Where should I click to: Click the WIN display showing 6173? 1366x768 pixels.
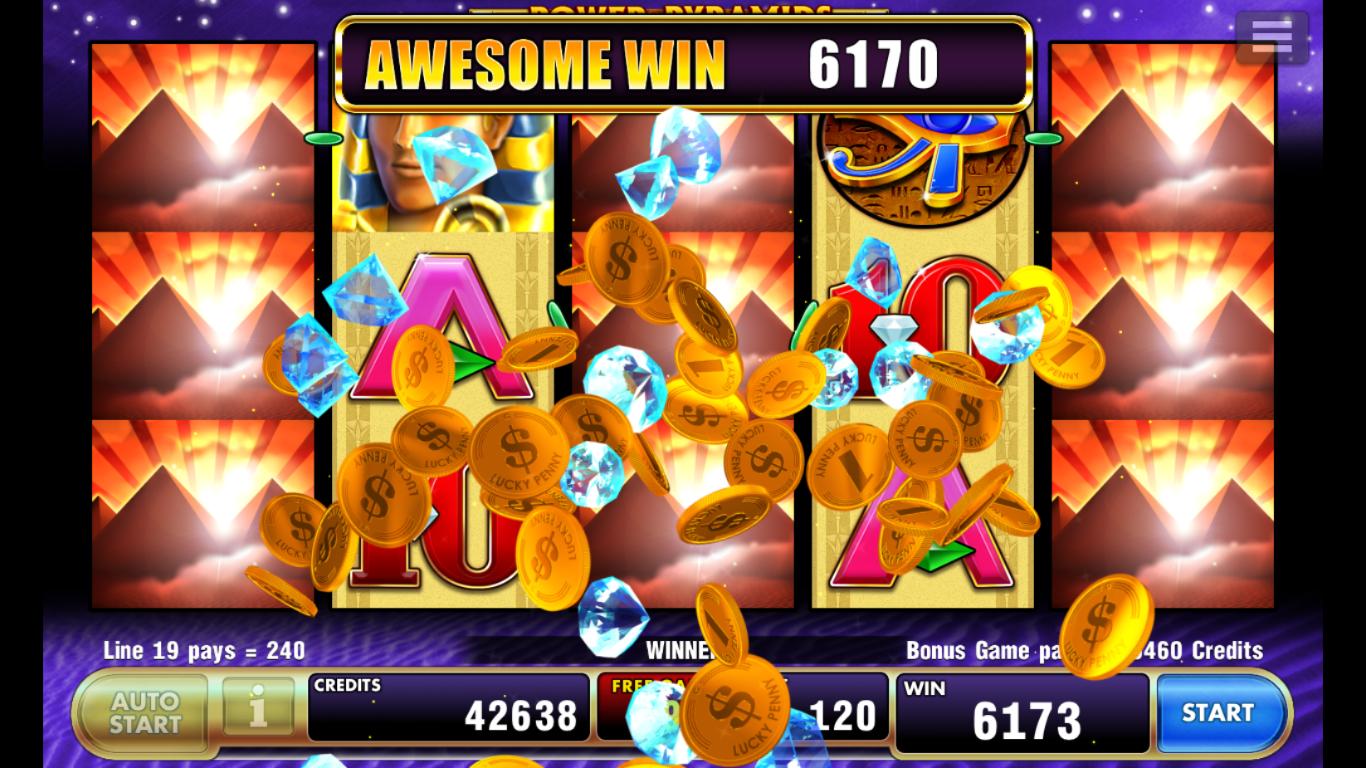pos(1020,712)
